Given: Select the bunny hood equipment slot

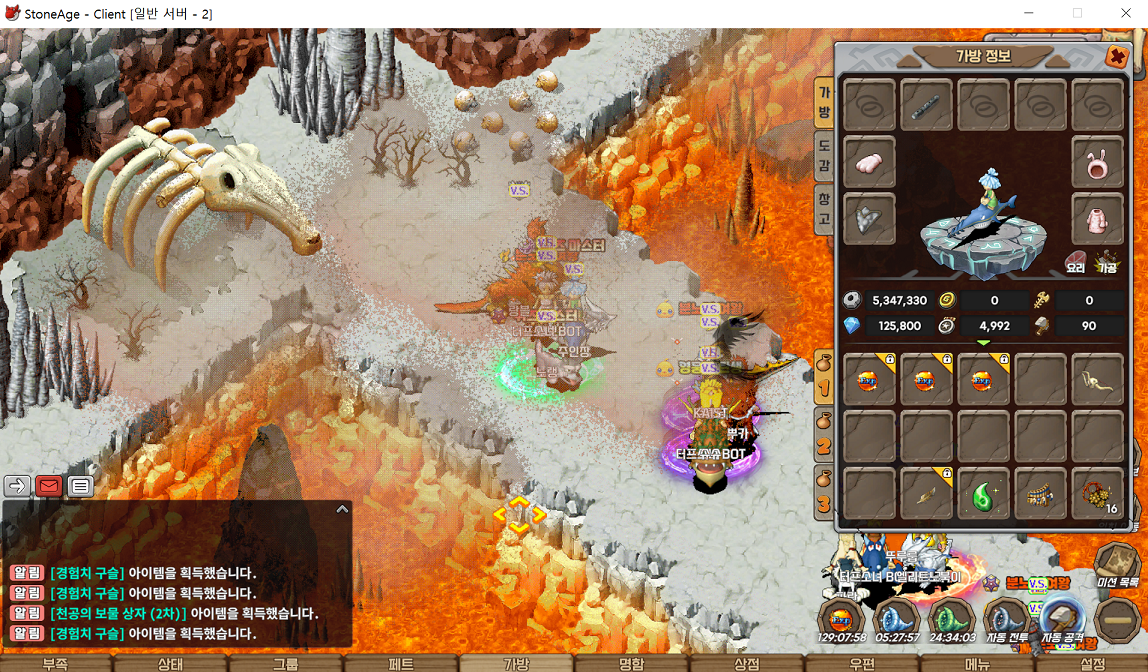Looking at the screenshot, I should click(1098, 161).
